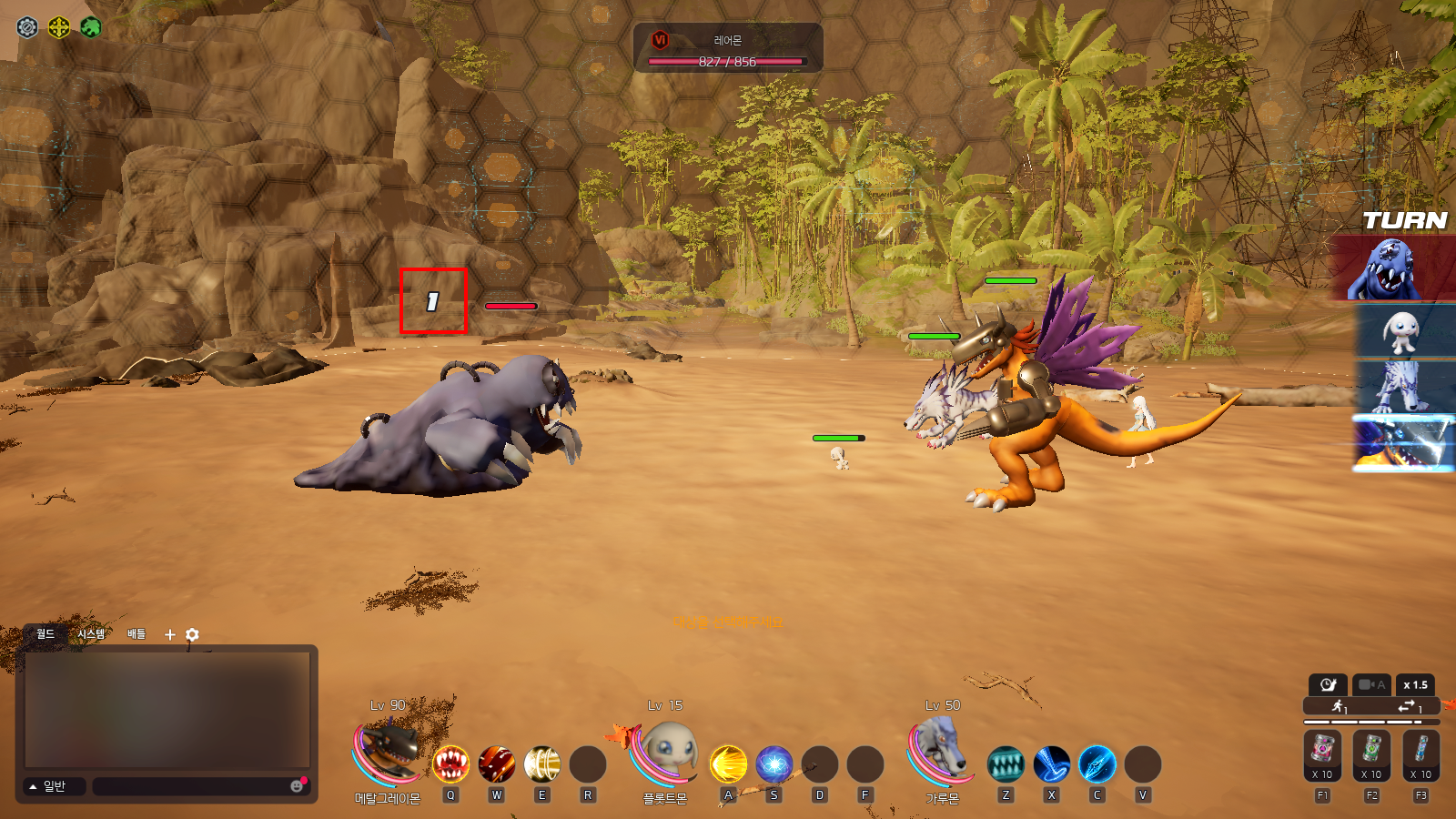
Task: Activate MetalGreymon's fanged-mouth skill on Q
Action: click(450, 764)
